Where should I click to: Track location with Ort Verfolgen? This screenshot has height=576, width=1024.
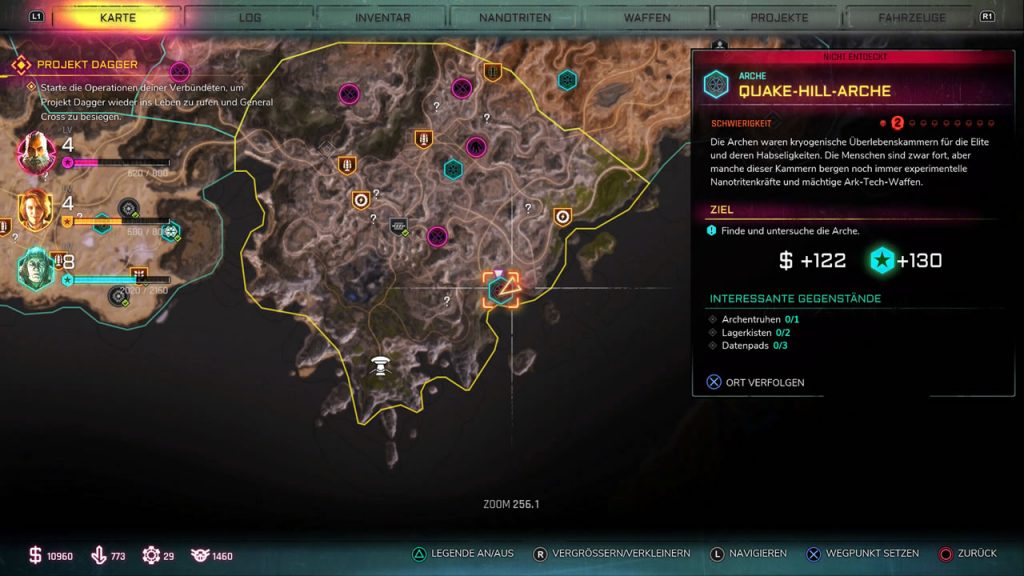click(757, 382)
